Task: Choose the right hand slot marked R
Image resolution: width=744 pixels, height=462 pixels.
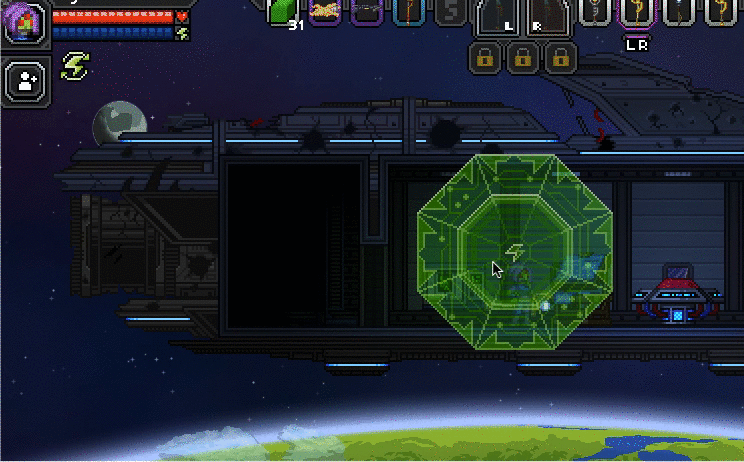Action: pos(546,18)
